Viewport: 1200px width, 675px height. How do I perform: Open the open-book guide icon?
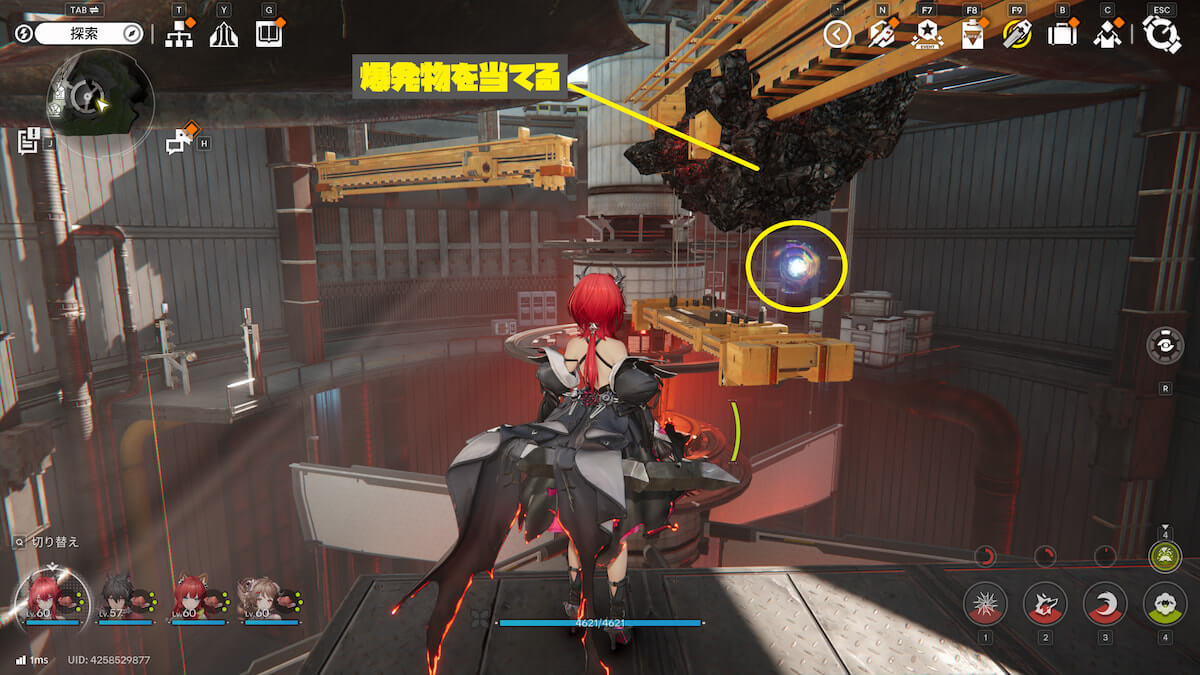(269, 35)
